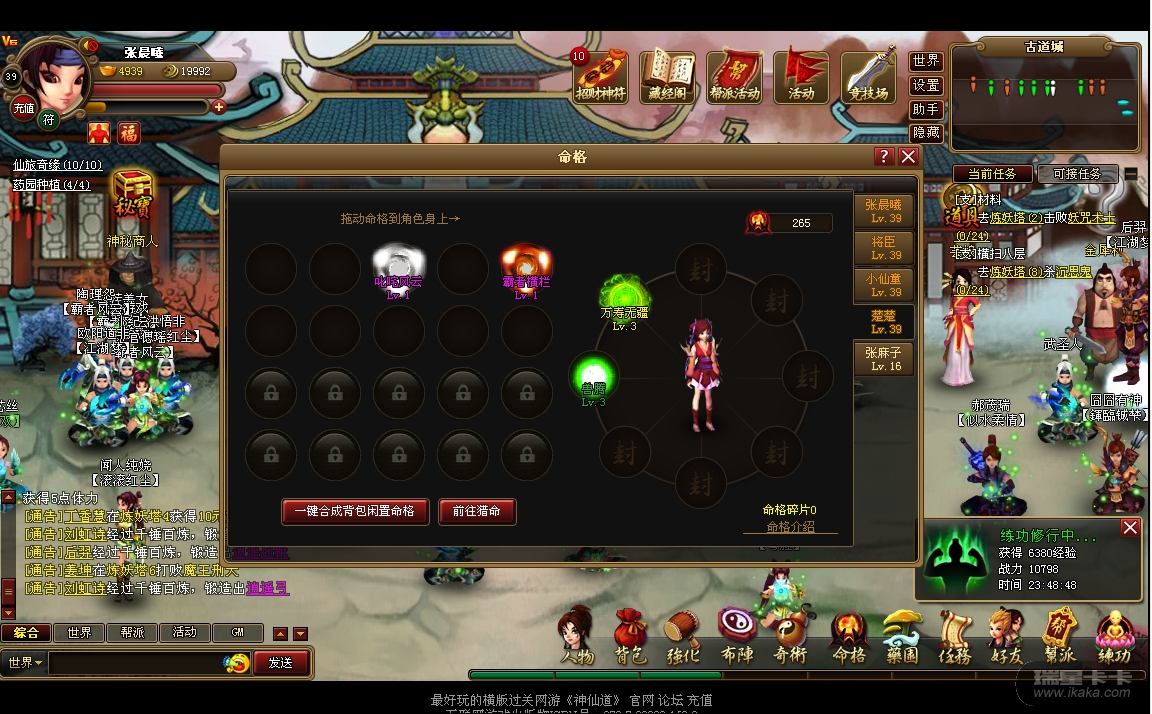Go to 前往猎命

tap(476, 511)
